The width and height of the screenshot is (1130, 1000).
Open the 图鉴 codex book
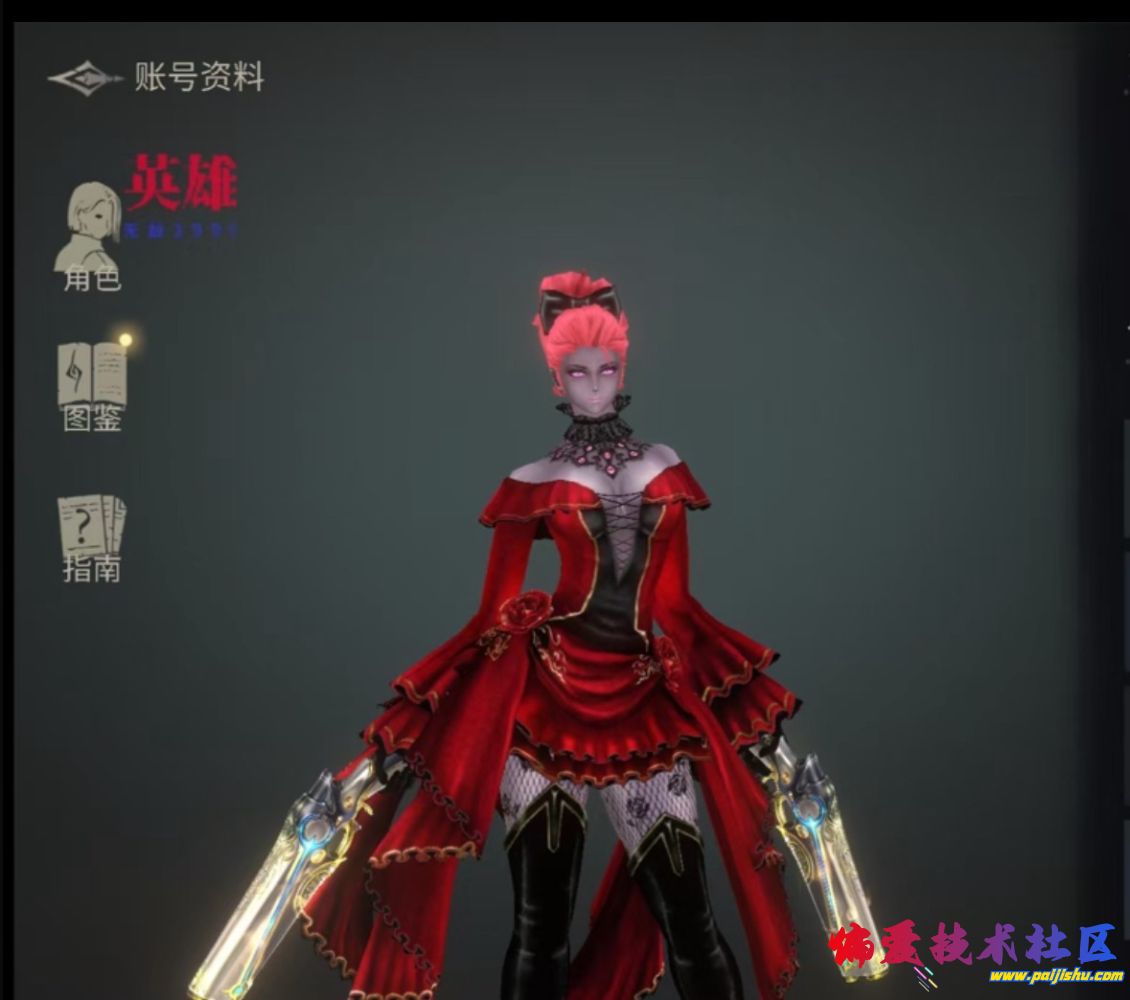point(92,385)
